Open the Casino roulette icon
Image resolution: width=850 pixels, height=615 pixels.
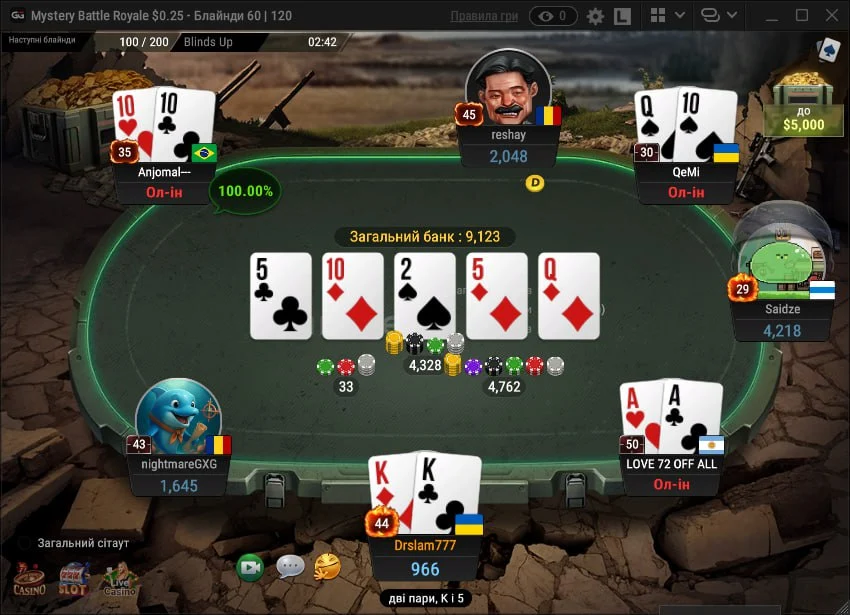pos(29,579)
